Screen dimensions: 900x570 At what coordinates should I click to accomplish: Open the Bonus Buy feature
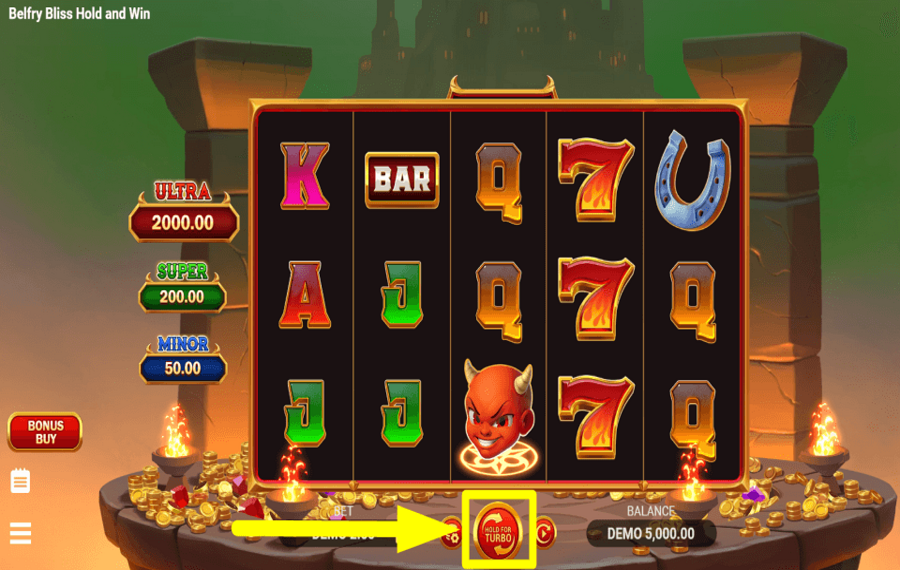coord(45,432)
